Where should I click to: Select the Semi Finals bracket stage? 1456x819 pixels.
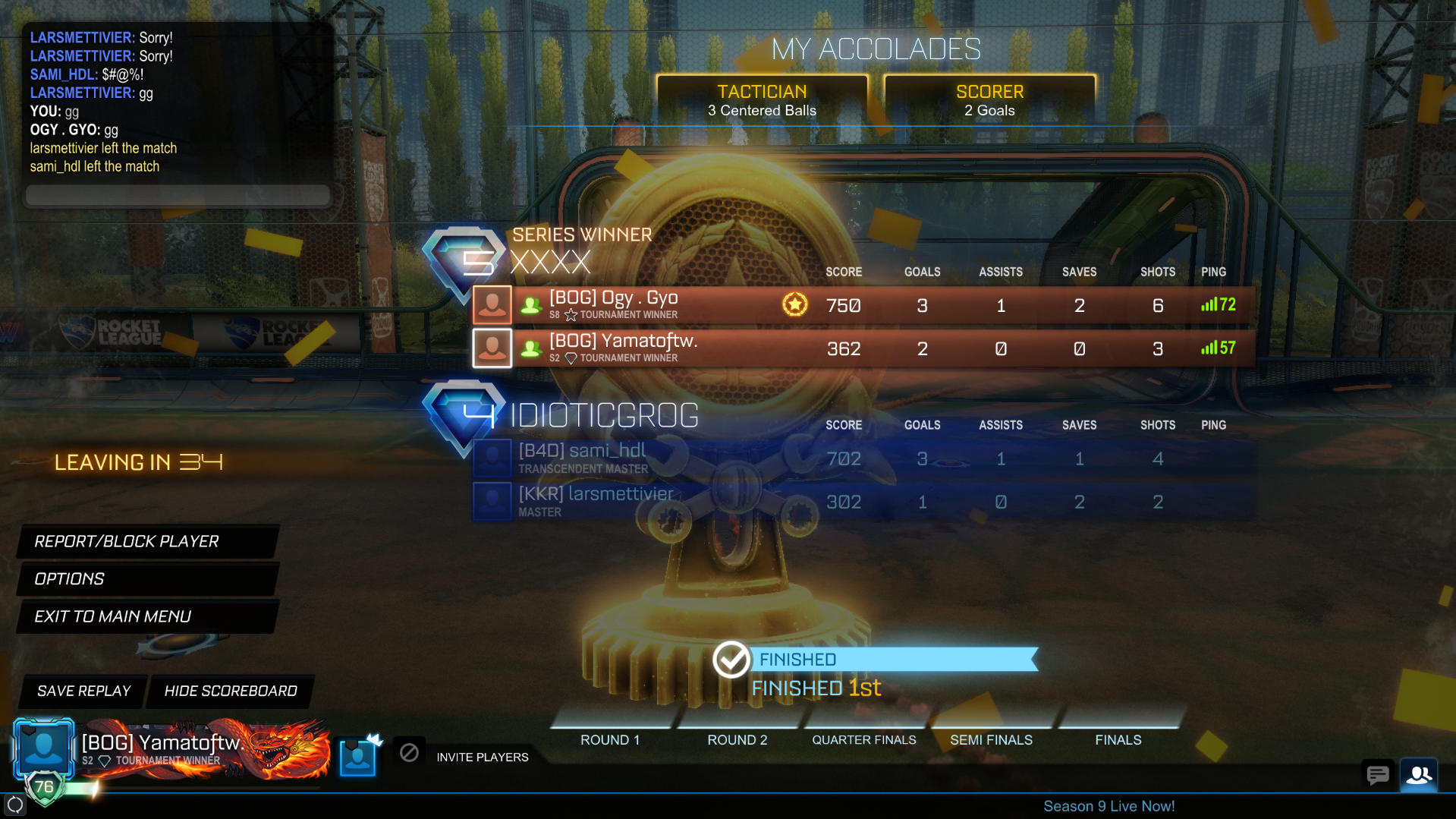click(991, 739)
